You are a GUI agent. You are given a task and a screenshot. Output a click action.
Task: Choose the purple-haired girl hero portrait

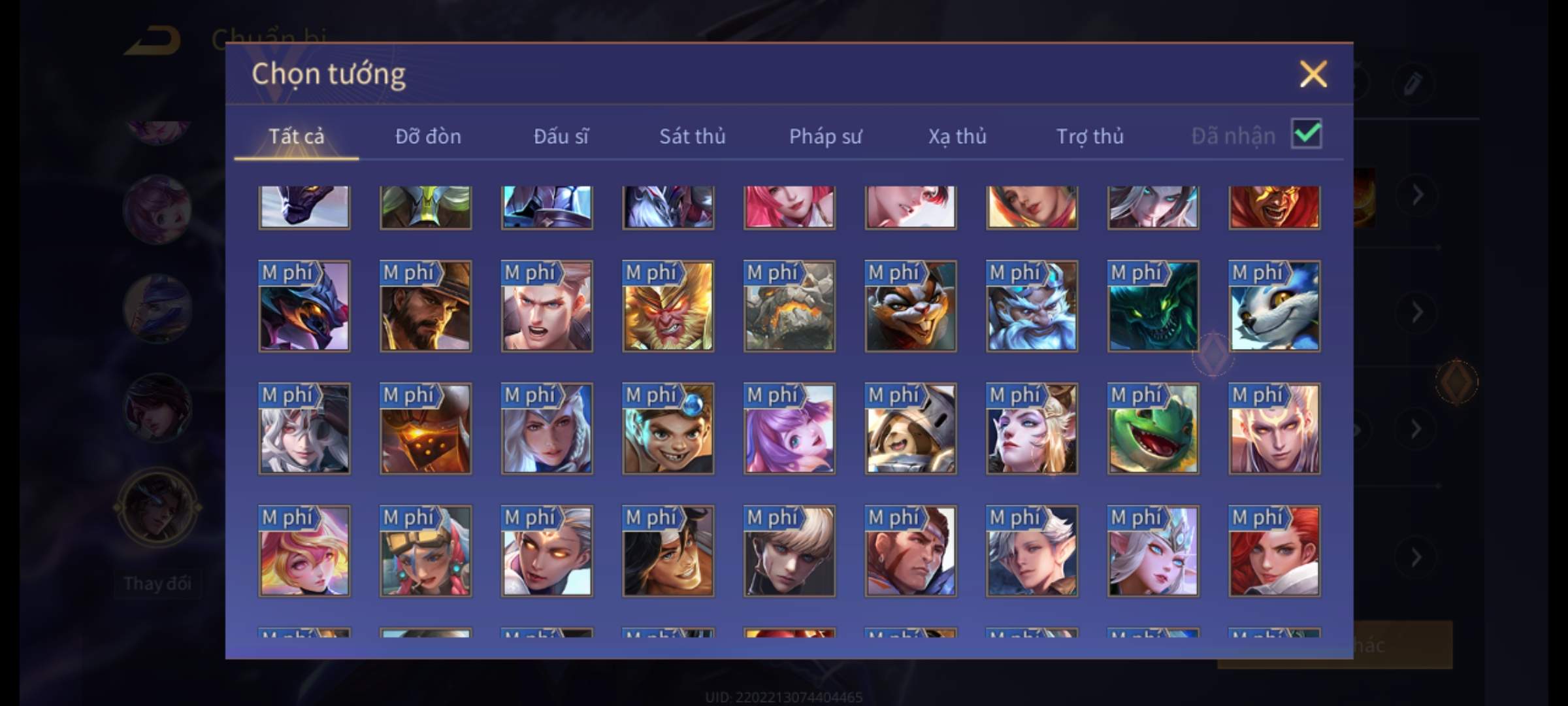[x=789, y=429]
